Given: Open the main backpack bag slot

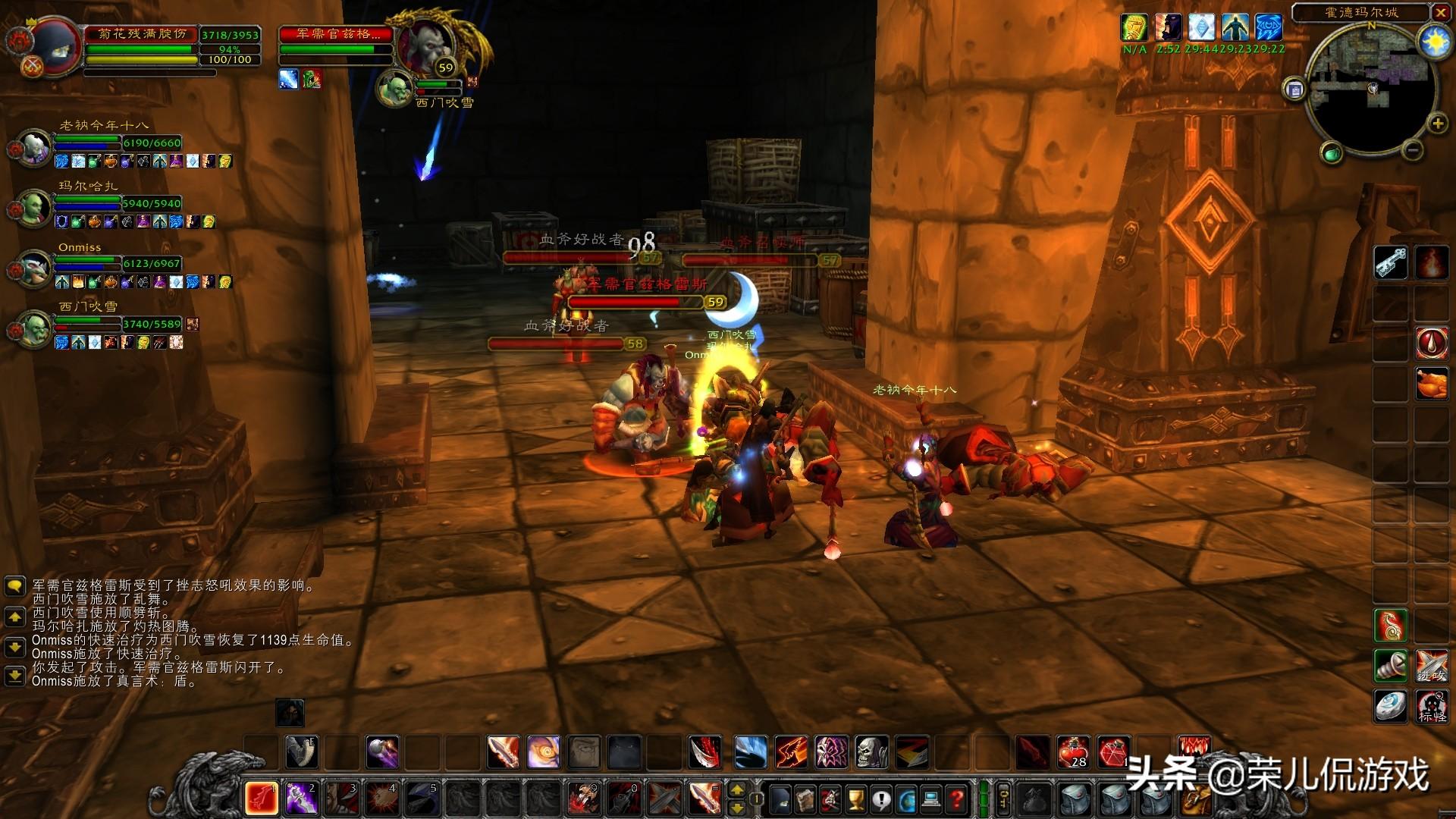Looking at the screenshot, I should point(1196,799).
